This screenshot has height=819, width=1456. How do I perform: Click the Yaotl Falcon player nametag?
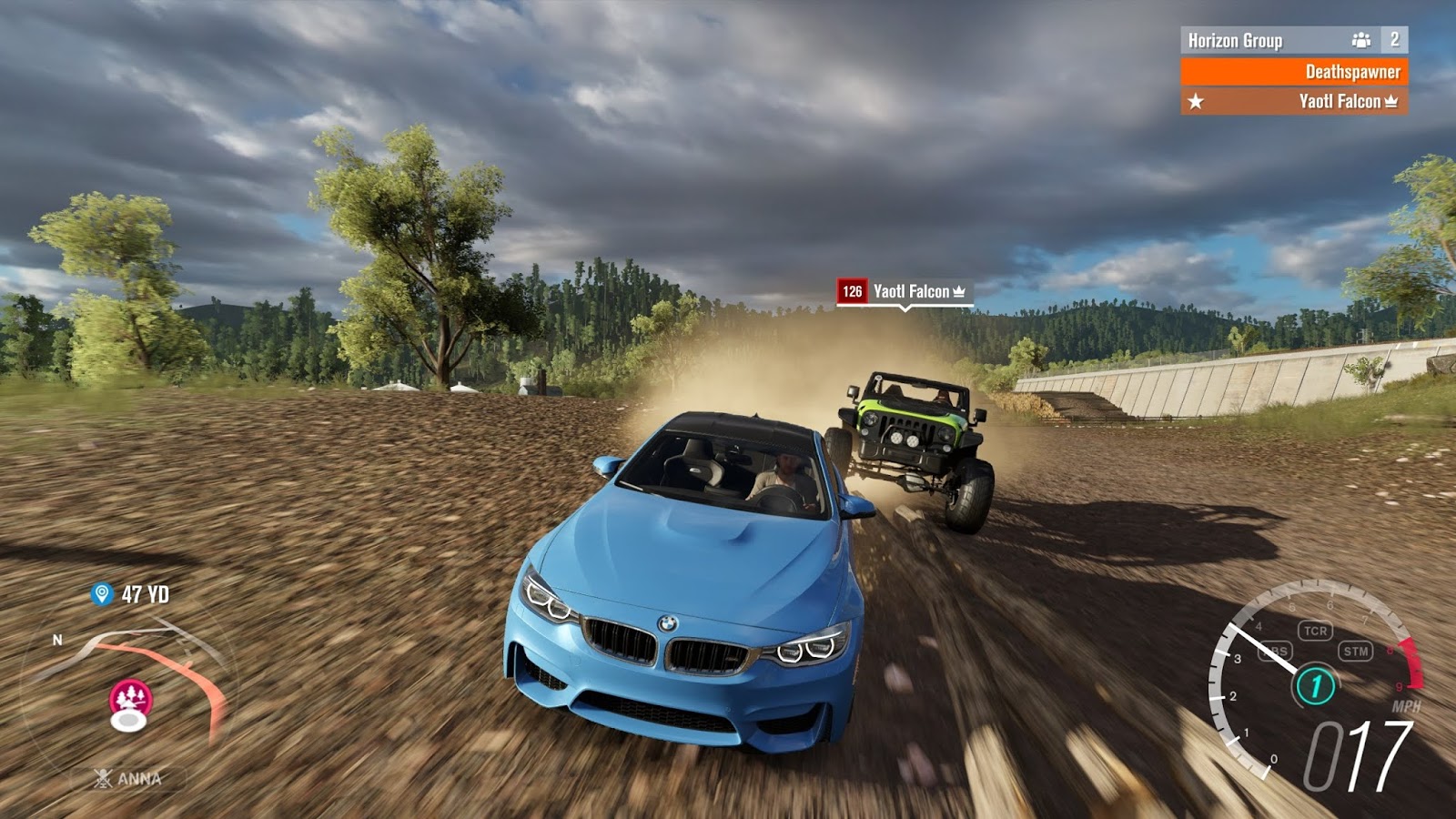[x=905, y=291]
